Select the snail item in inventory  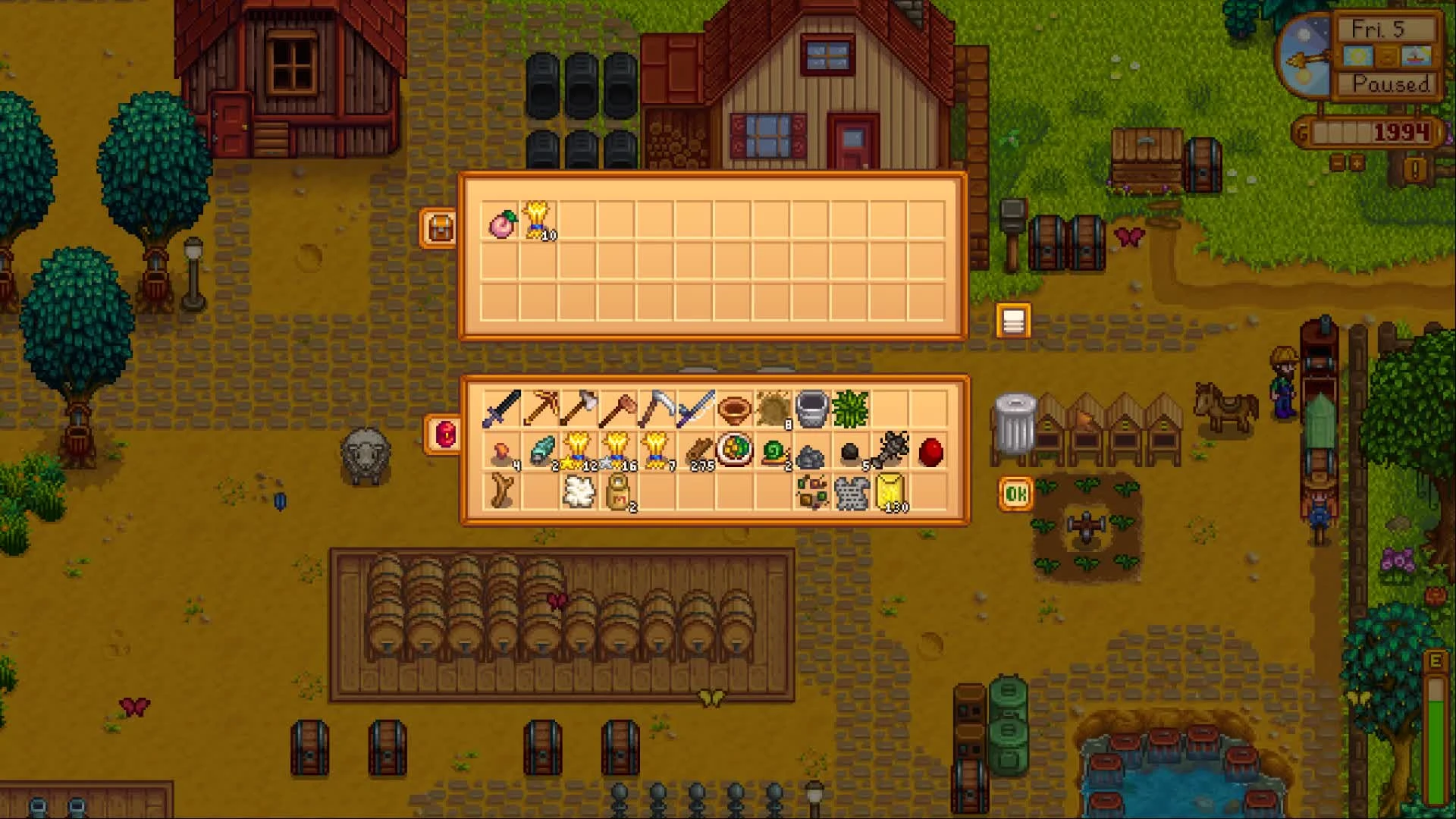pos(775,452)
